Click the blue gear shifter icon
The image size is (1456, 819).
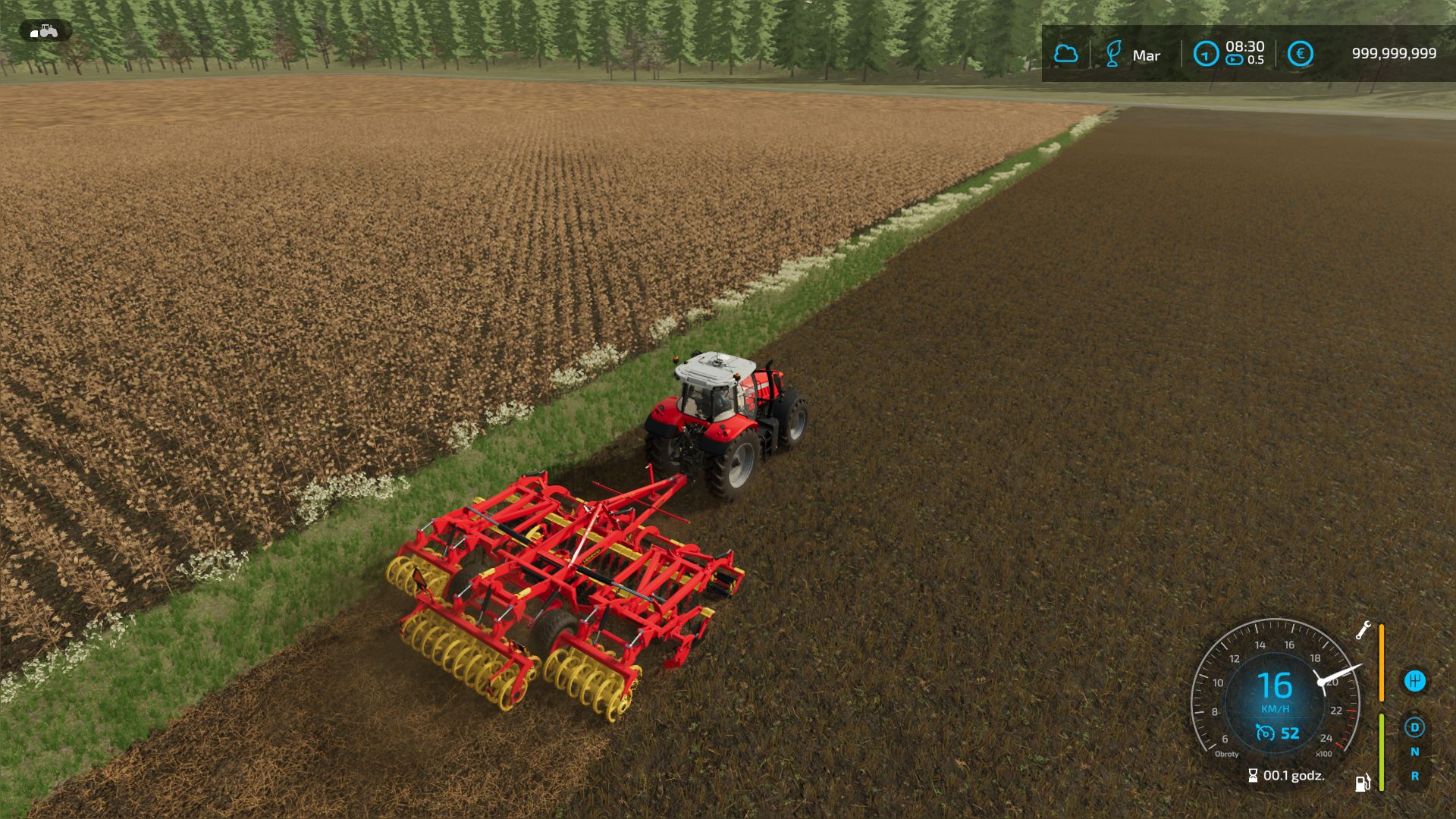coord(1414,680)
